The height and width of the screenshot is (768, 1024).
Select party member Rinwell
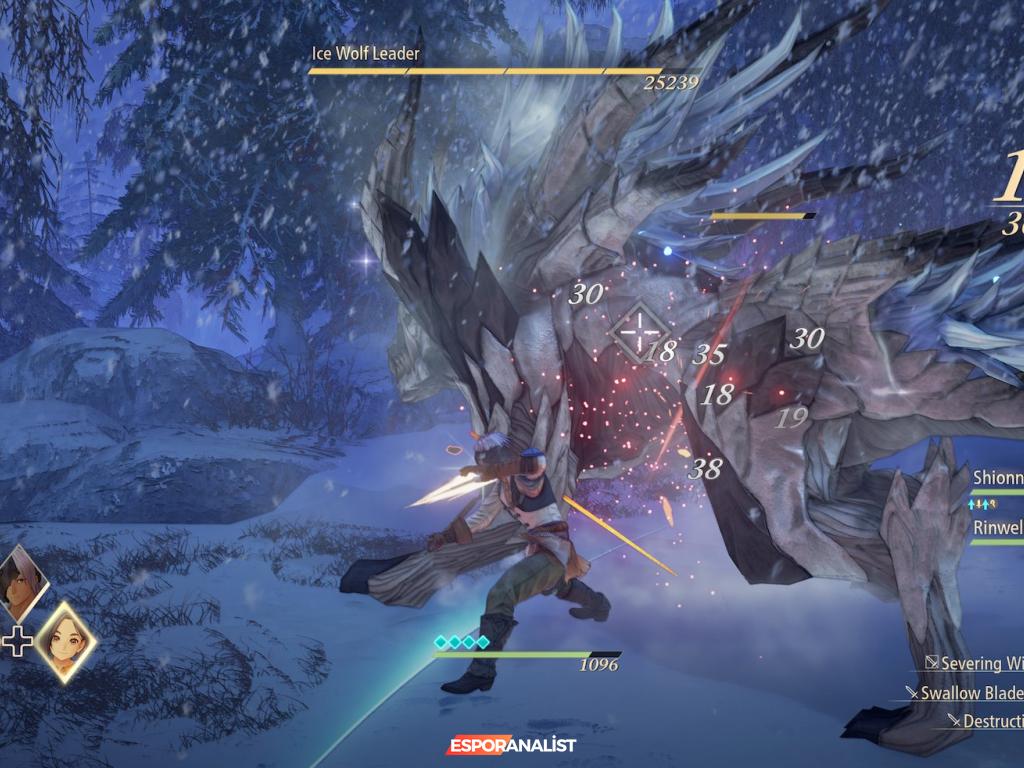[x=998, y=526]
